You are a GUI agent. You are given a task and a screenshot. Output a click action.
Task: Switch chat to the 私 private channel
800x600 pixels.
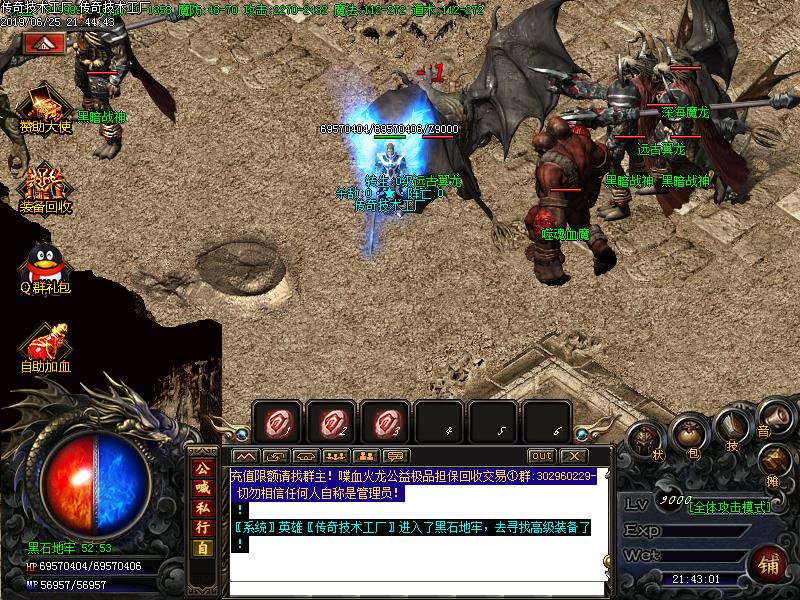click(x=203, y=508)
